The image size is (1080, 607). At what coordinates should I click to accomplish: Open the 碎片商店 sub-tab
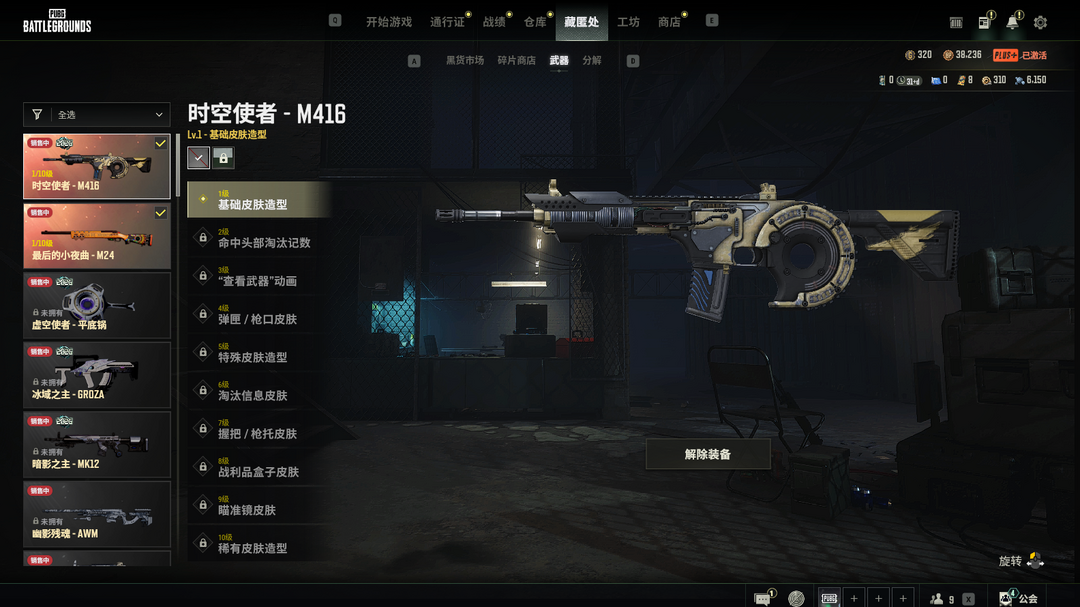point(516,61)
